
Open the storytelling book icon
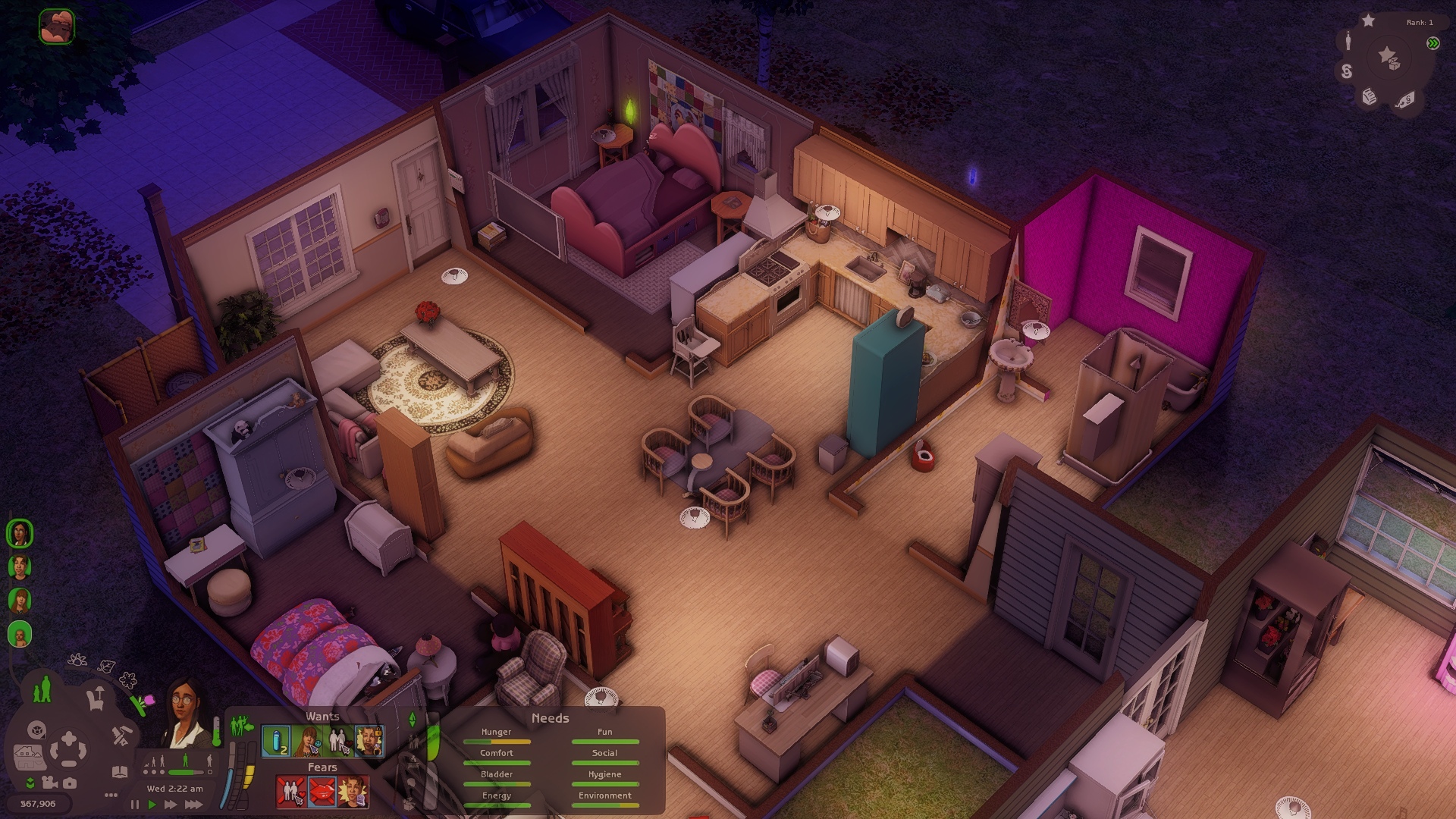click(x=120, y=772)
